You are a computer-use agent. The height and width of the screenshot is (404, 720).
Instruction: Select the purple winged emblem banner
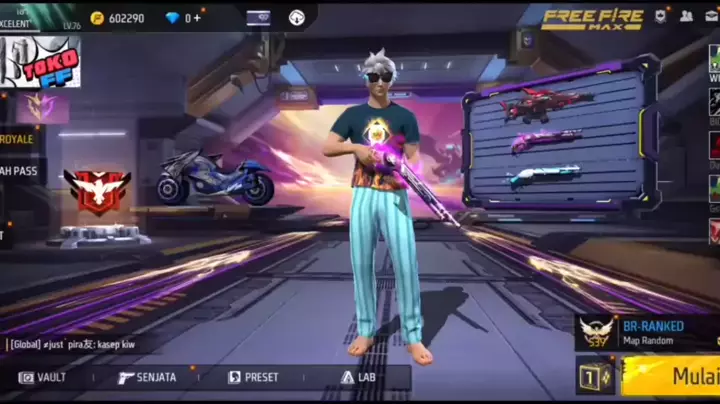point(42,107)
